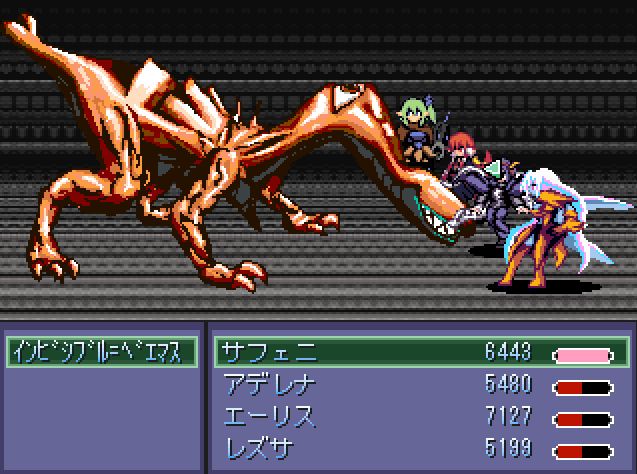Pick エーリス from the party list

(420, 416)
